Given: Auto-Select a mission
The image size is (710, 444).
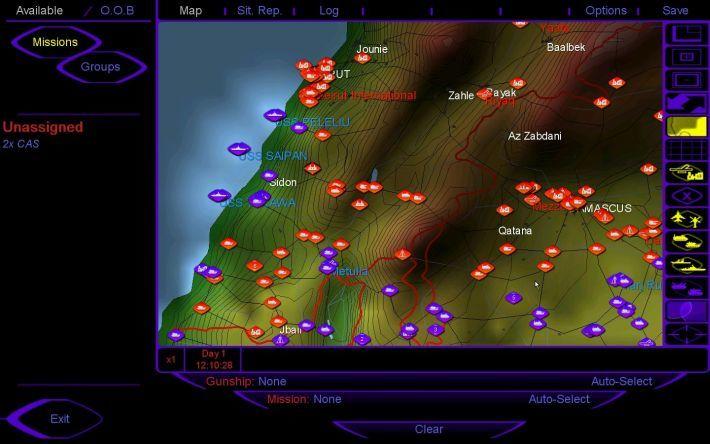Looking at the screenshot, I should click(559, 399).
